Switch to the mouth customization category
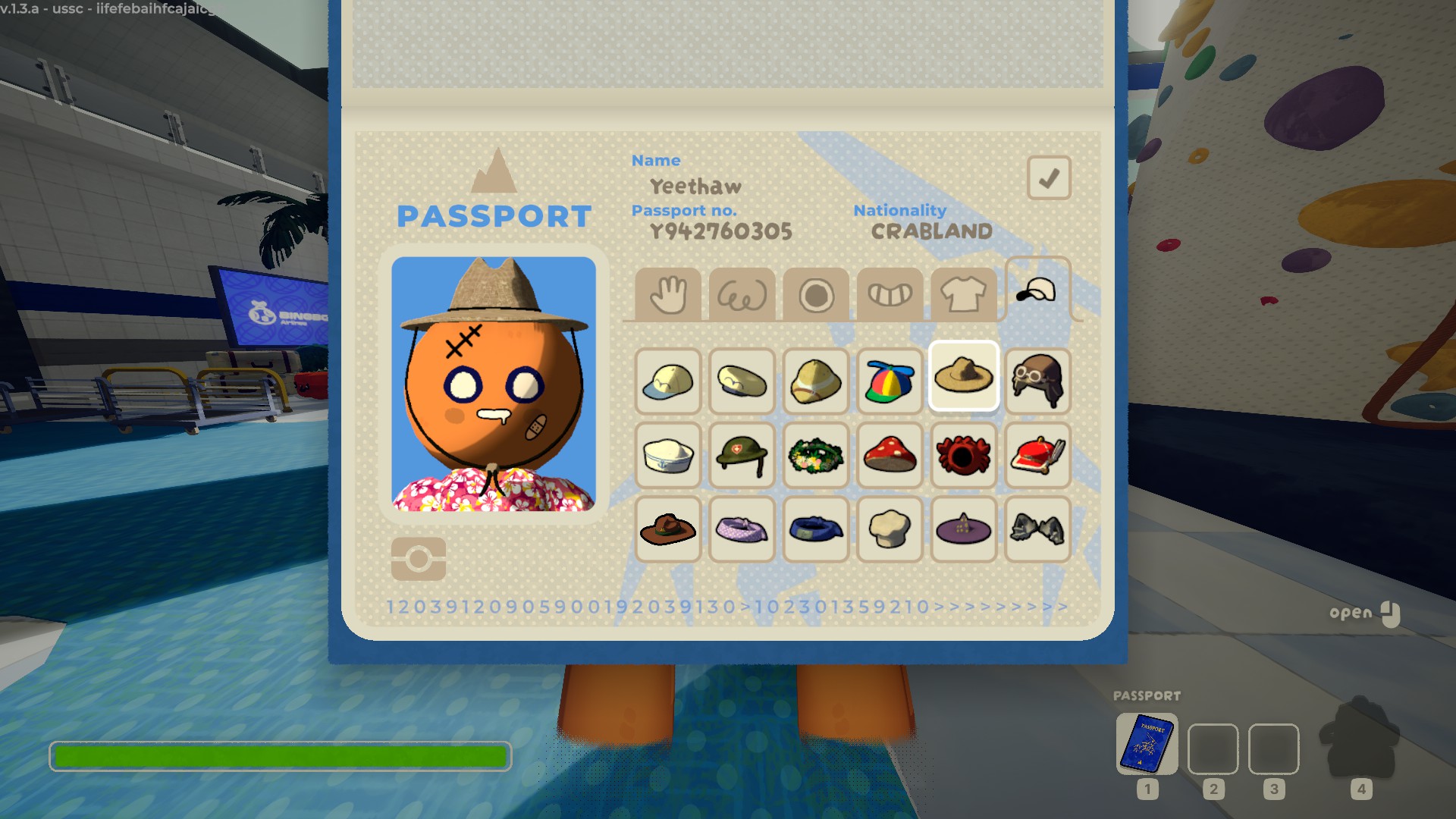This screenshot has height=819, width=1456. [x=889, y=294]
